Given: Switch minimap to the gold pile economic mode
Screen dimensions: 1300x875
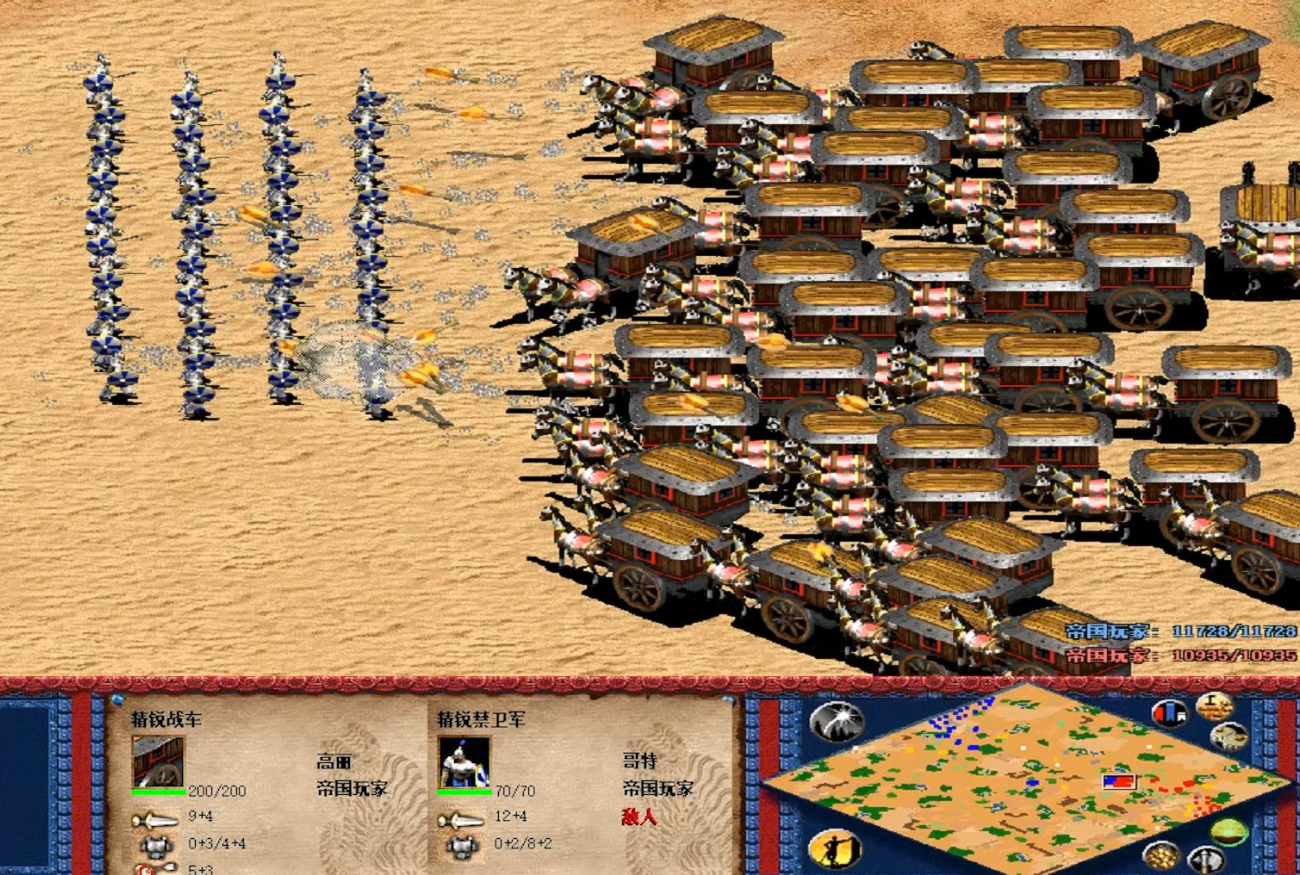Looking at the screenshot, I should click(1161, 855).
